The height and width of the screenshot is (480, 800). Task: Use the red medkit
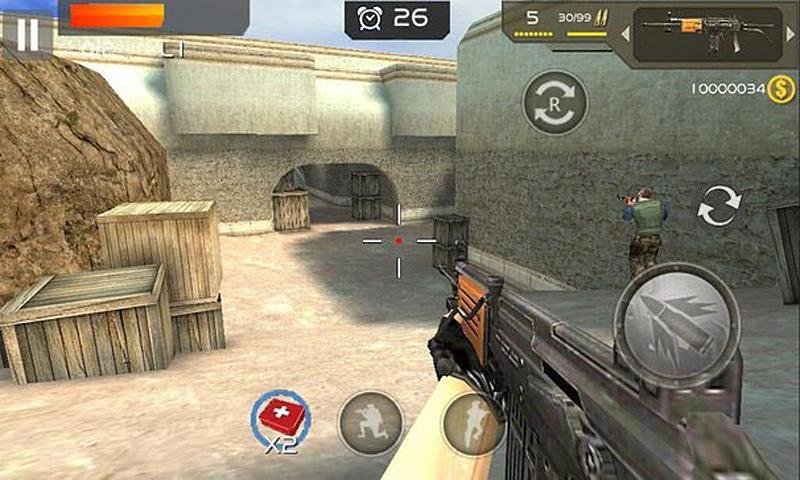[x=281, y=417]
